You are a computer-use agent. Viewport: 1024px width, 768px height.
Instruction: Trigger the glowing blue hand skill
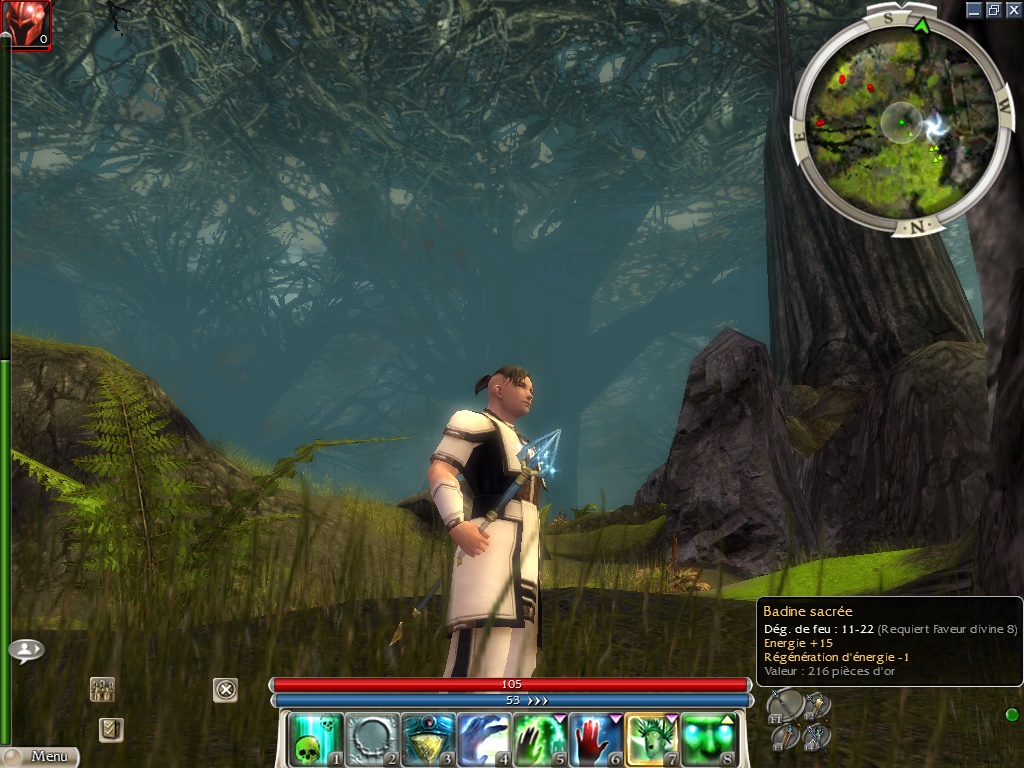[x=483, y=739]
